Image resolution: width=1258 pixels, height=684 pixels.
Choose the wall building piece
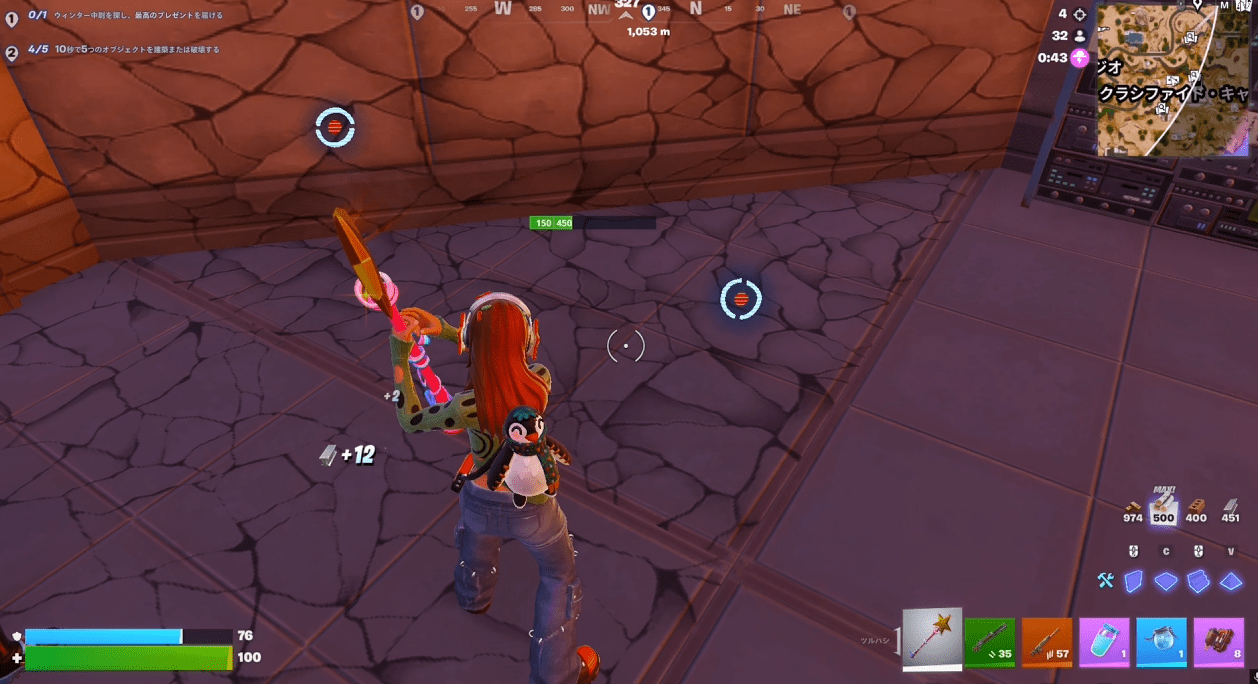tap(1134, 581)
